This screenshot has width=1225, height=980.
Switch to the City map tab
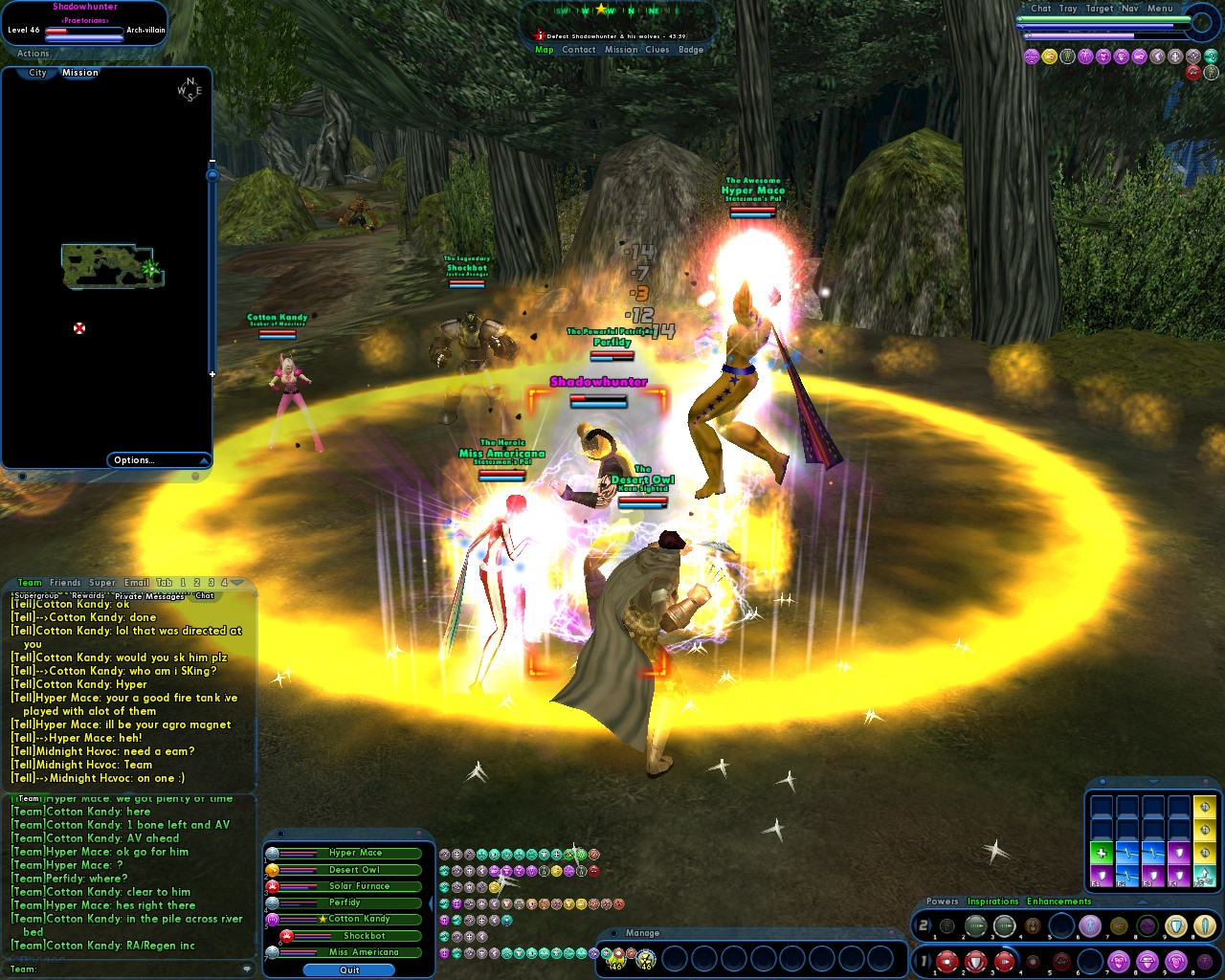(37, 73)
